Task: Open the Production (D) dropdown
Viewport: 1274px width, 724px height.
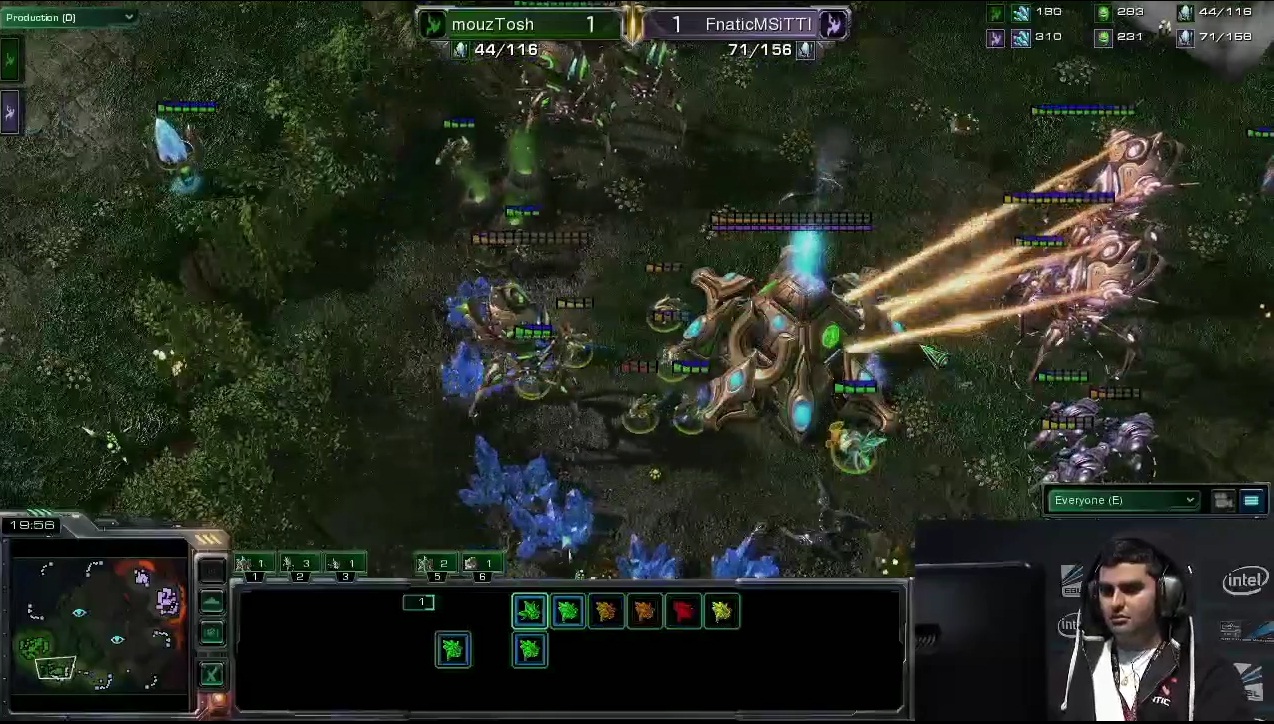Action: point(70,17)
